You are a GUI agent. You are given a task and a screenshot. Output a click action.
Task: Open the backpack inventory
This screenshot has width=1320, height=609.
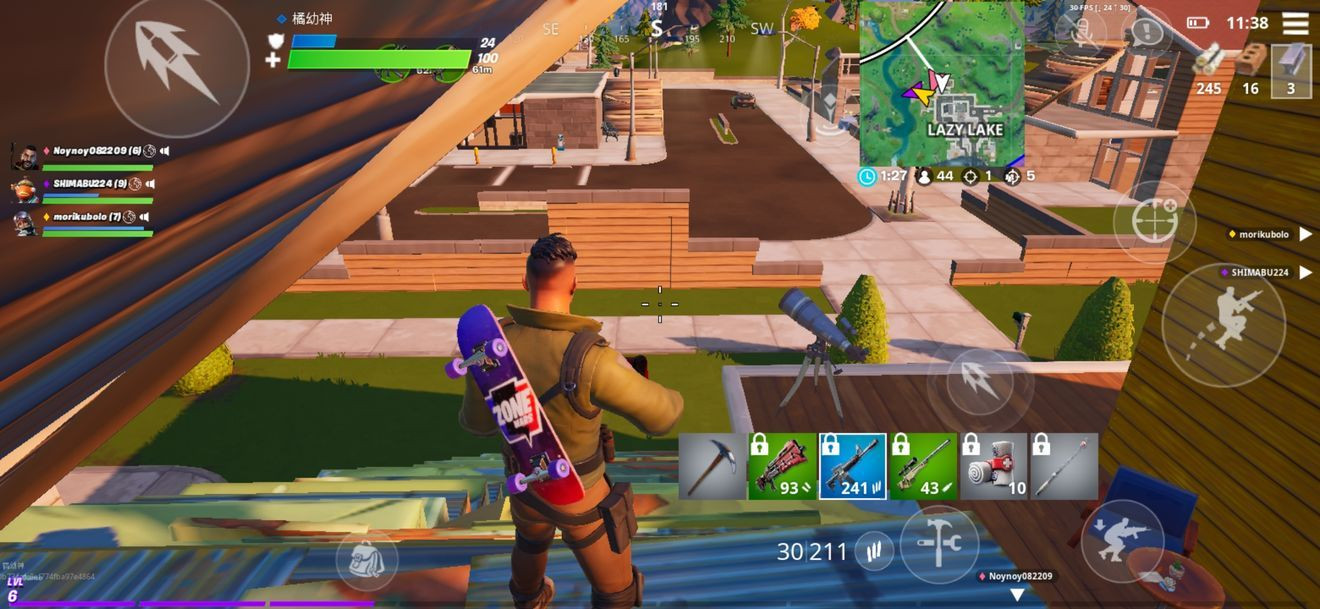[367, 560]
